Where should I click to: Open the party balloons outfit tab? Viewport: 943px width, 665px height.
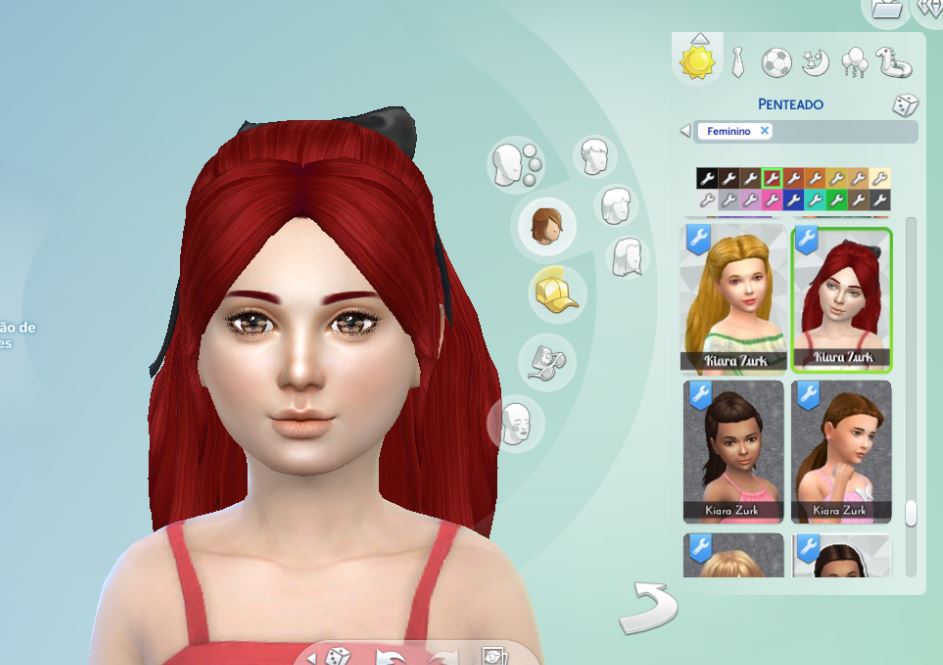855,63
